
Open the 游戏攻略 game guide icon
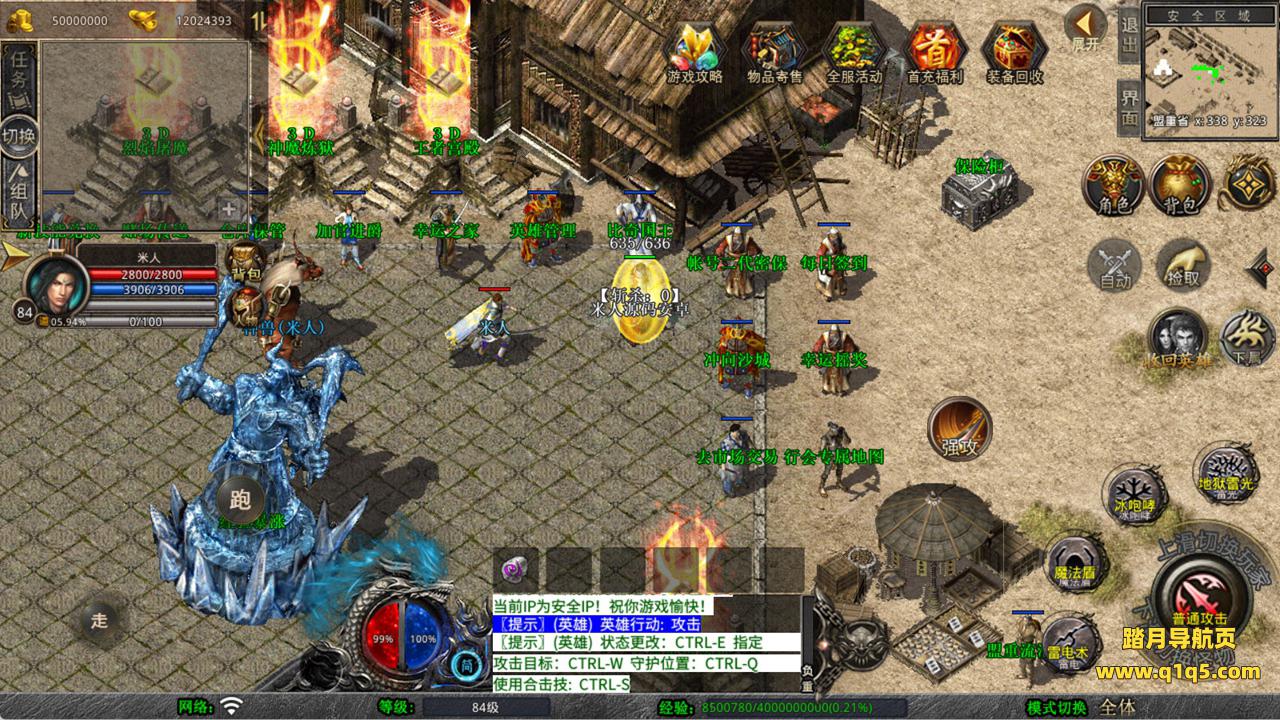(695, 50)
